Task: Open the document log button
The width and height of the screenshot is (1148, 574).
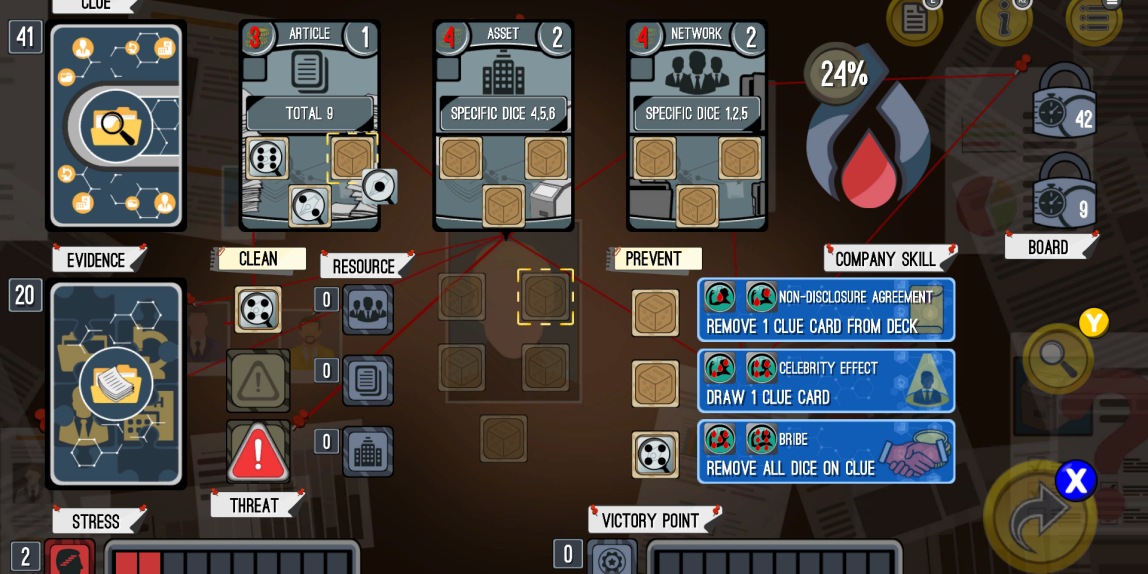Action: (x=914, y=18)
